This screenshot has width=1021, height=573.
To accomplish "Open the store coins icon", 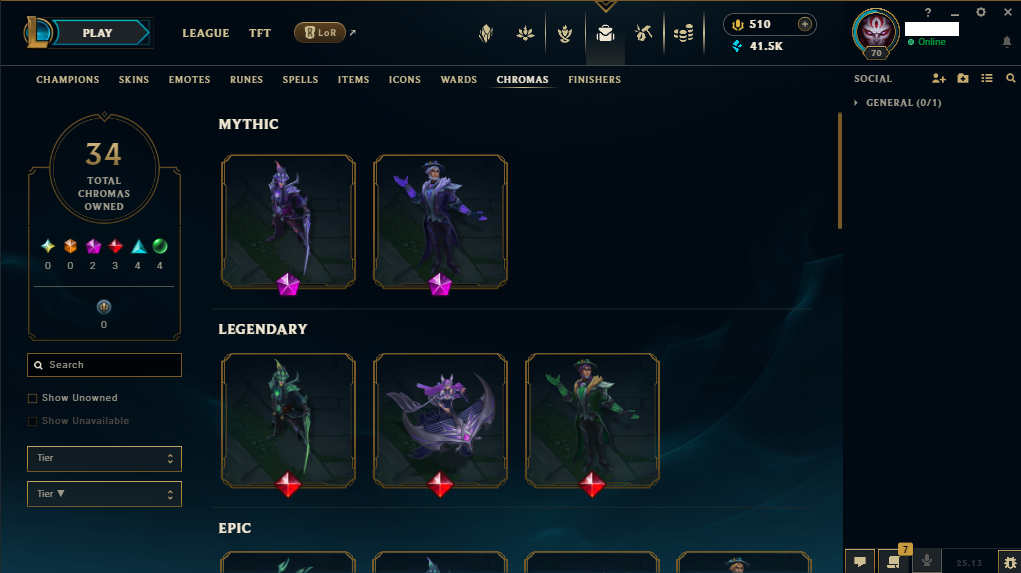I will tap(683, 34).
